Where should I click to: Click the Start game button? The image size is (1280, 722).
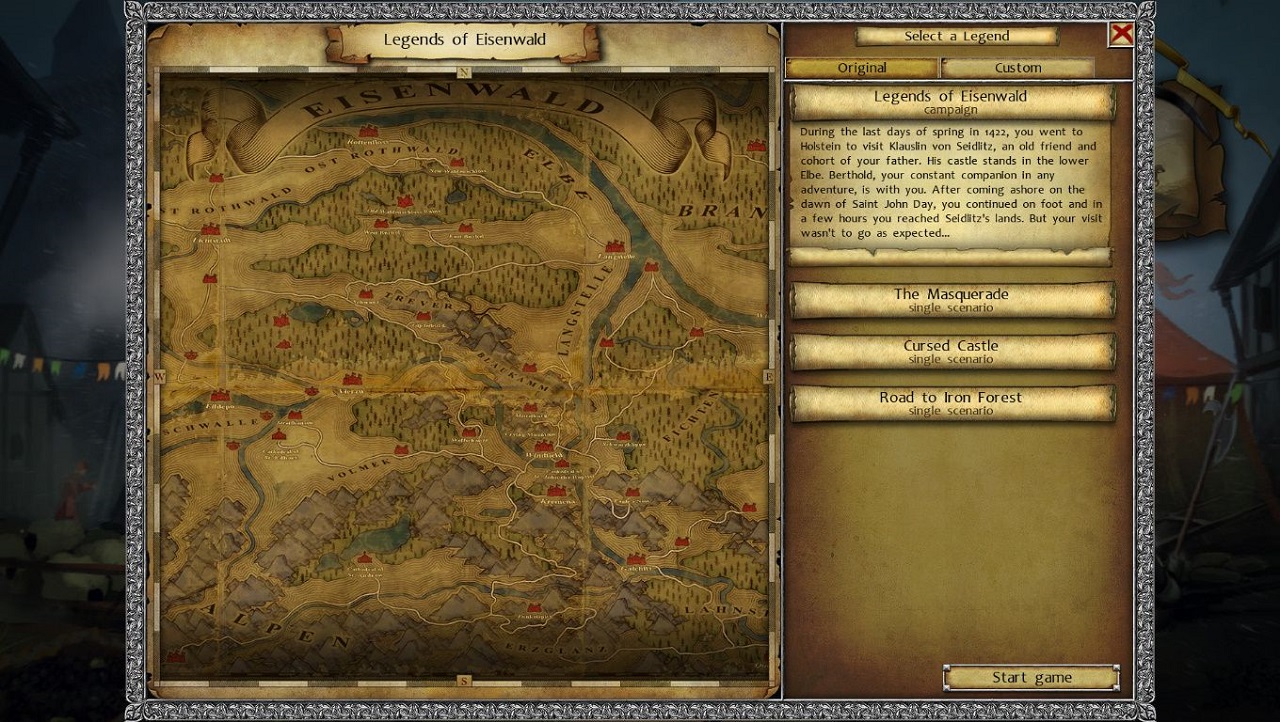[1031, 678]
